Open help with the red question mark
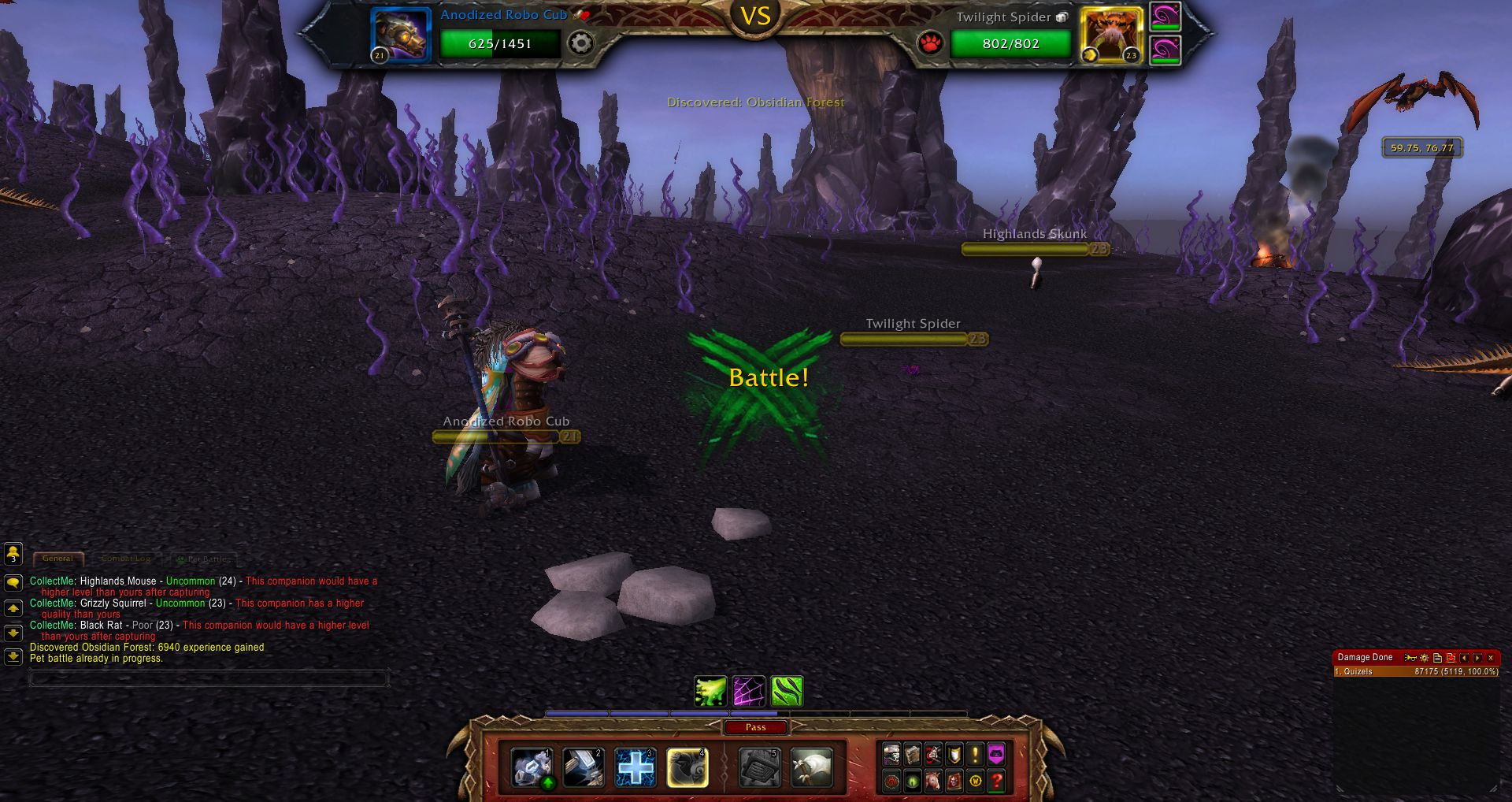Screen dimensions: 1512x802 tap(996, 781)
